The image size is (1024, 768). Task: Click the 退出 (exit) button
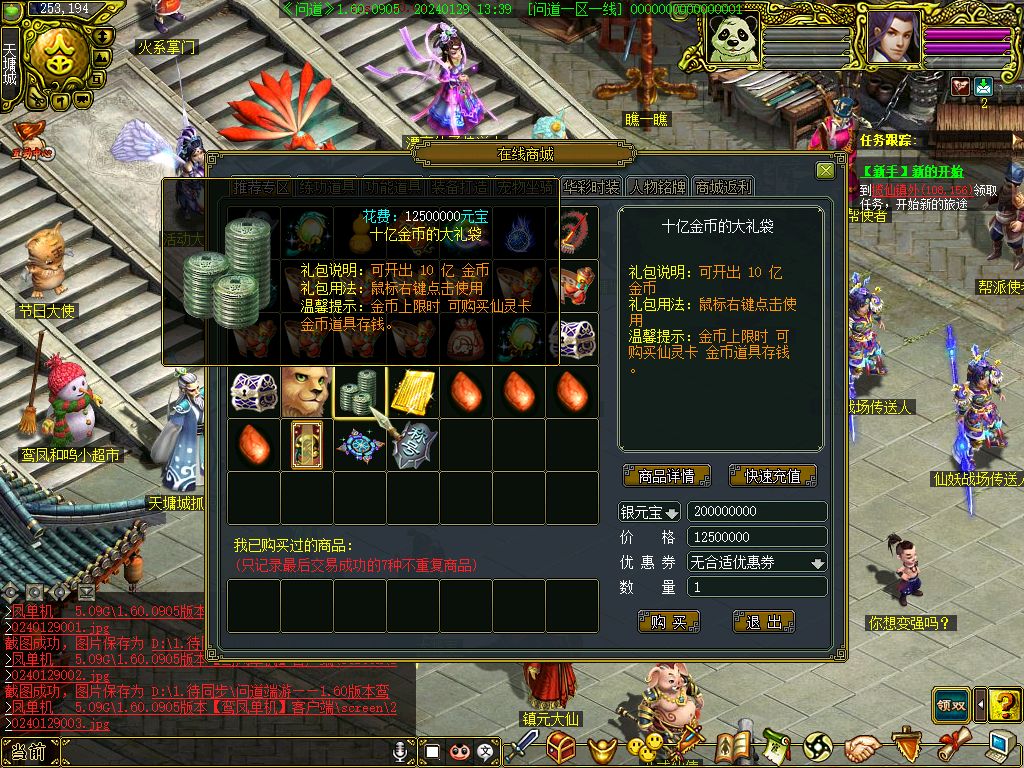tap(763, 622)
